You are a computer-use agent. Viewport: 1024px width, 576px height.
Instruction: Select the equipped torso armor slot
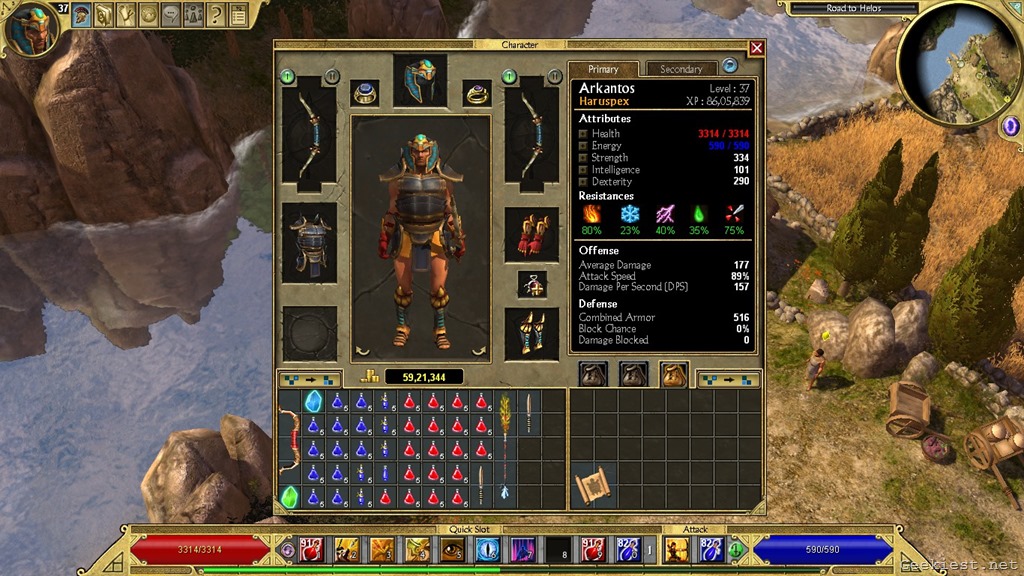point(309,242)
